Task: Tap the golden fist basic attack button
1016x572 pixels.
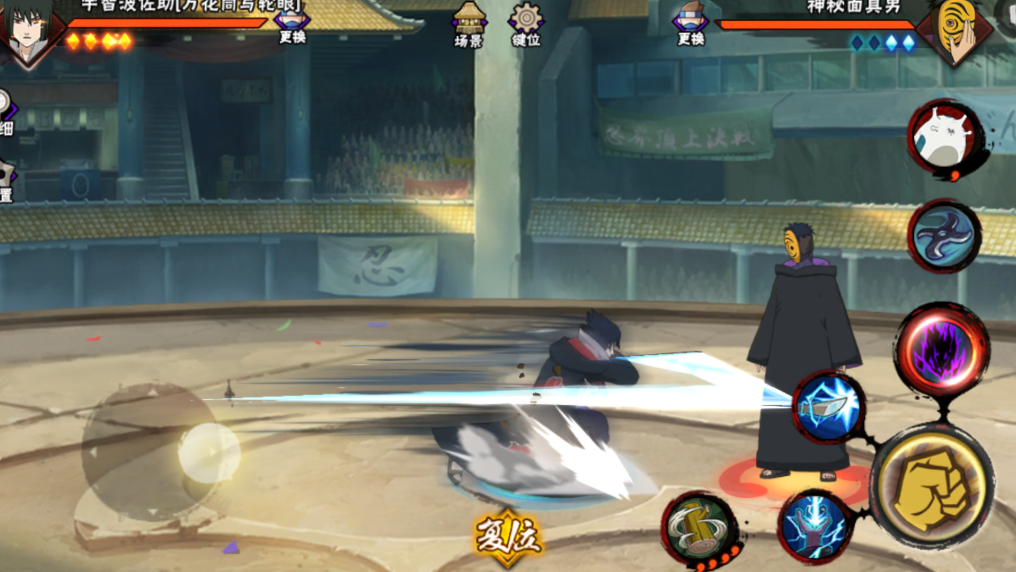Action: (931, 487)
